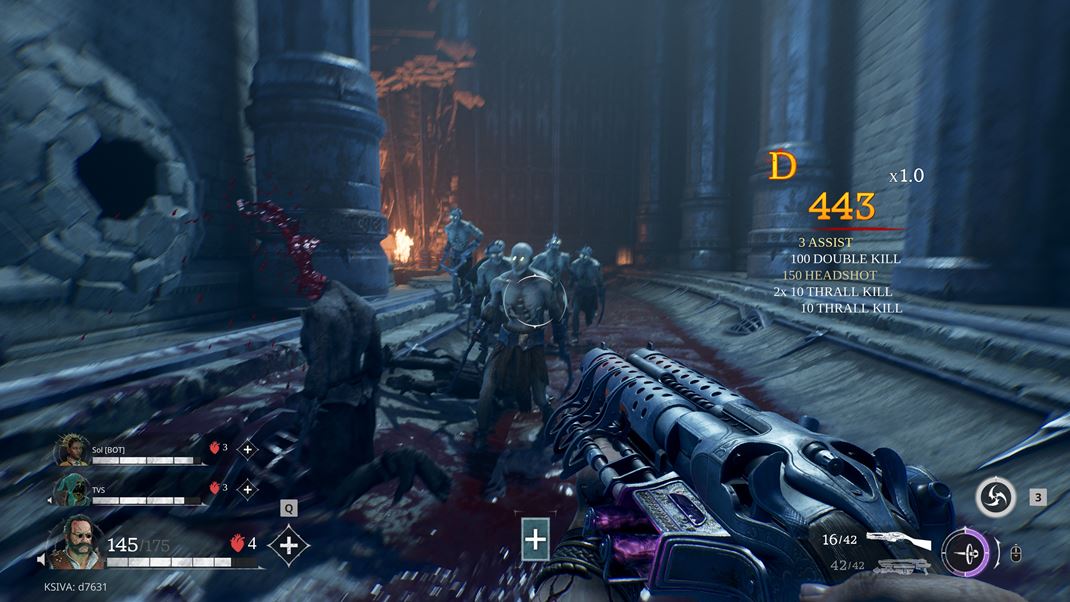Select the Sol [BOT] teammate portrait
This screenshot has width=1070, height=602.
[x=72, y=451]
